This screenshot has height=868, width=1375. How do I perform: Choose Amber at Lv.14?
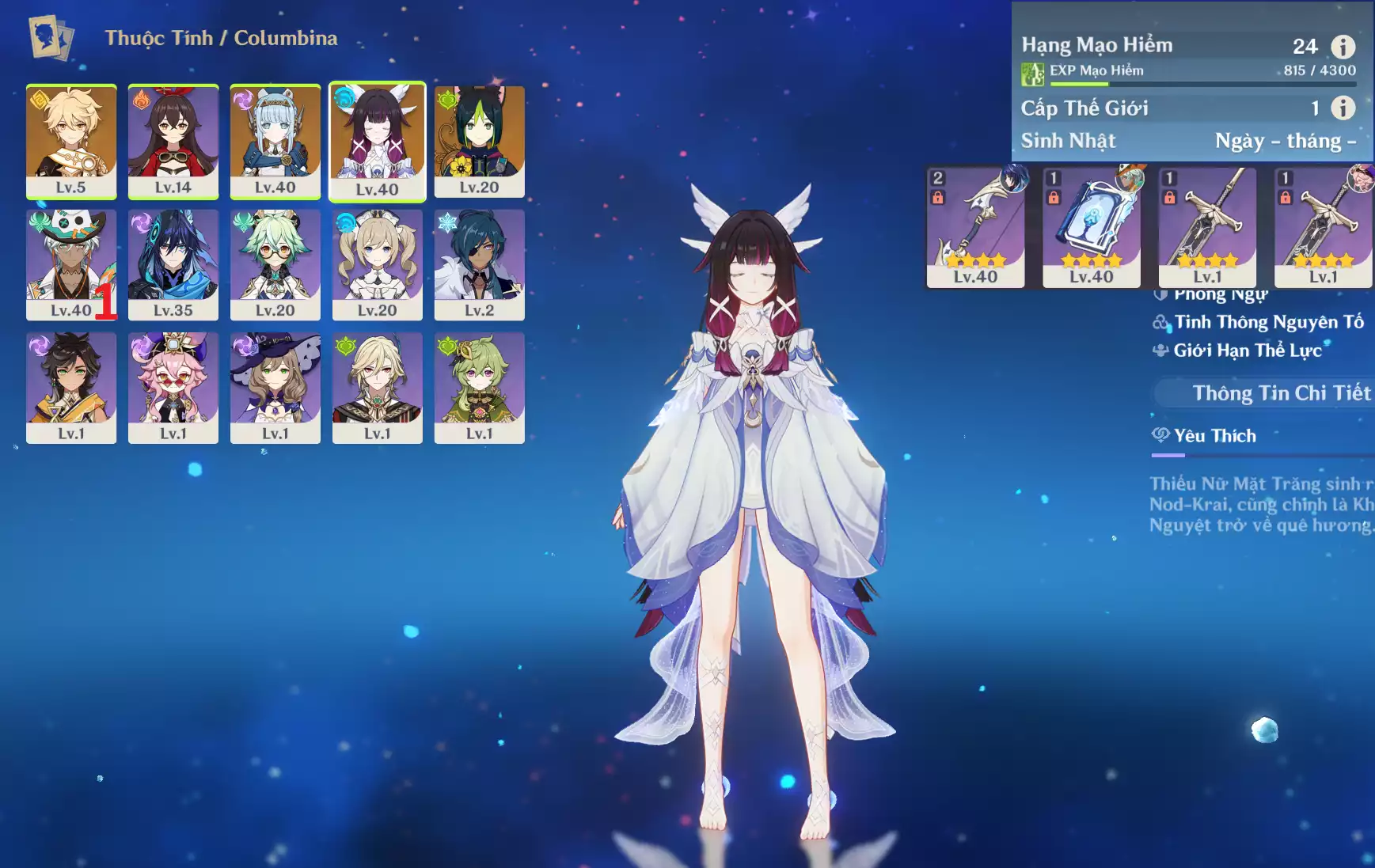173,141
